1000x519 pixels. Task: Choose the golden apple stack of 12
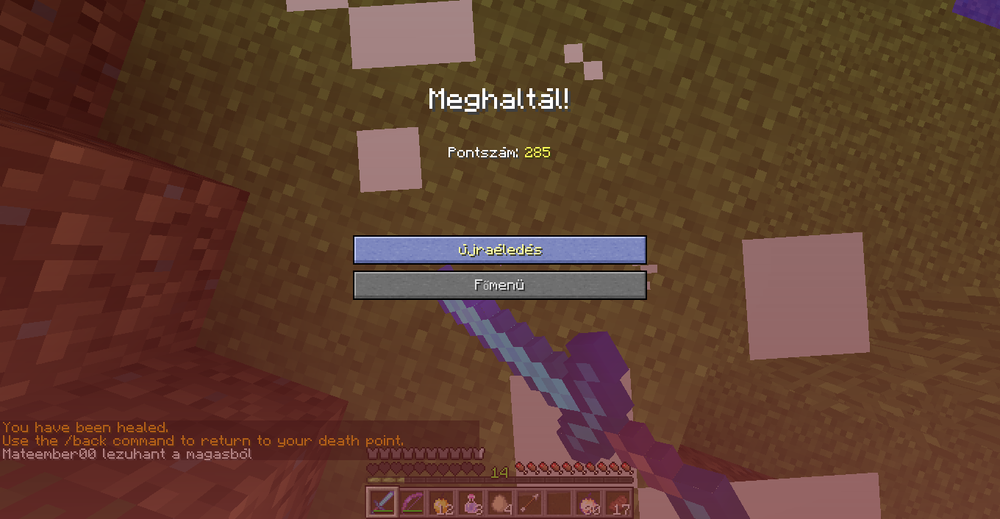(441, 502)
